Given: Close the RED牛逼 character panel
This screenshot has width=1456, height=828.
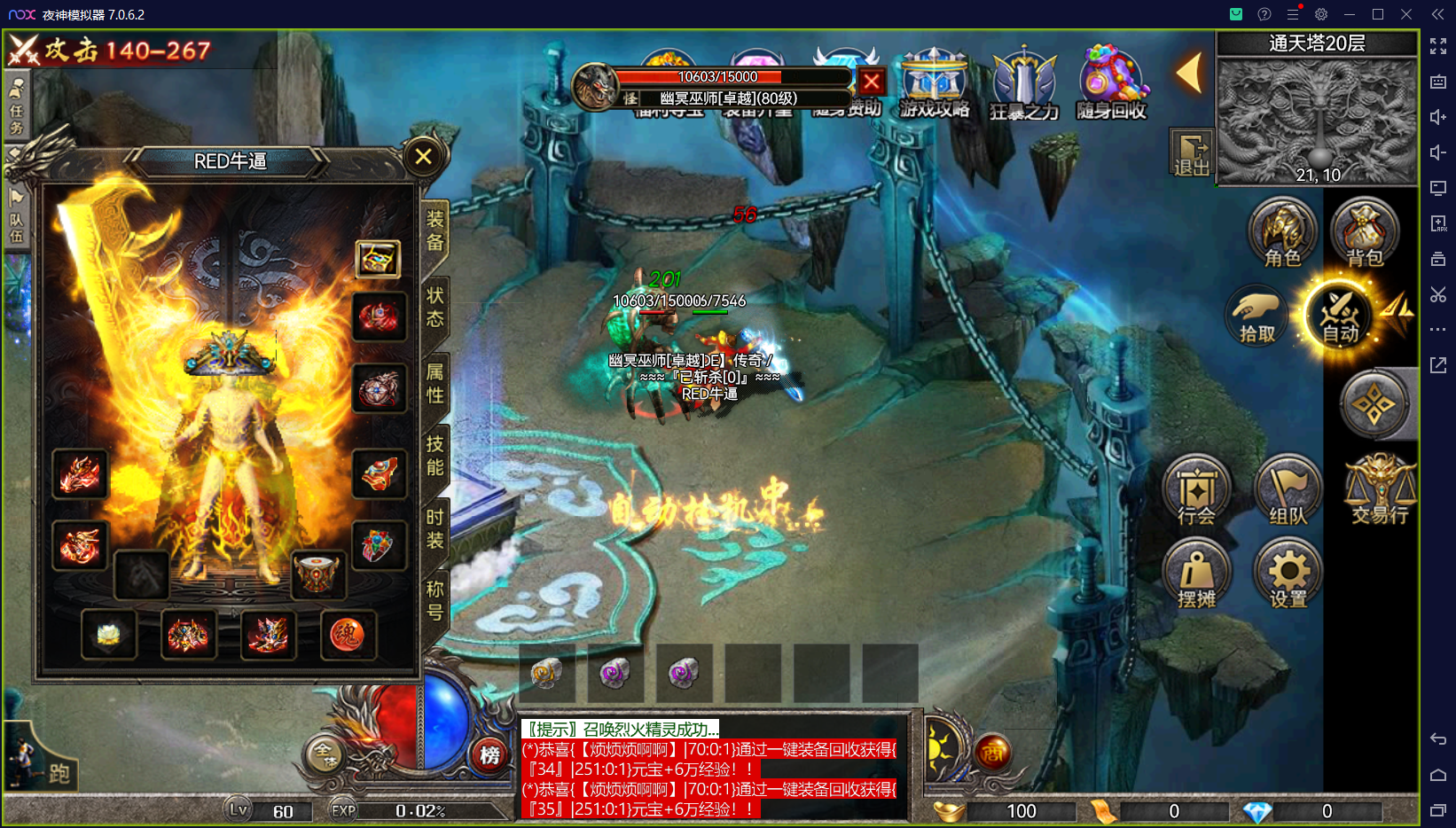Looking at the screenshot, I should tap(423, 157).
